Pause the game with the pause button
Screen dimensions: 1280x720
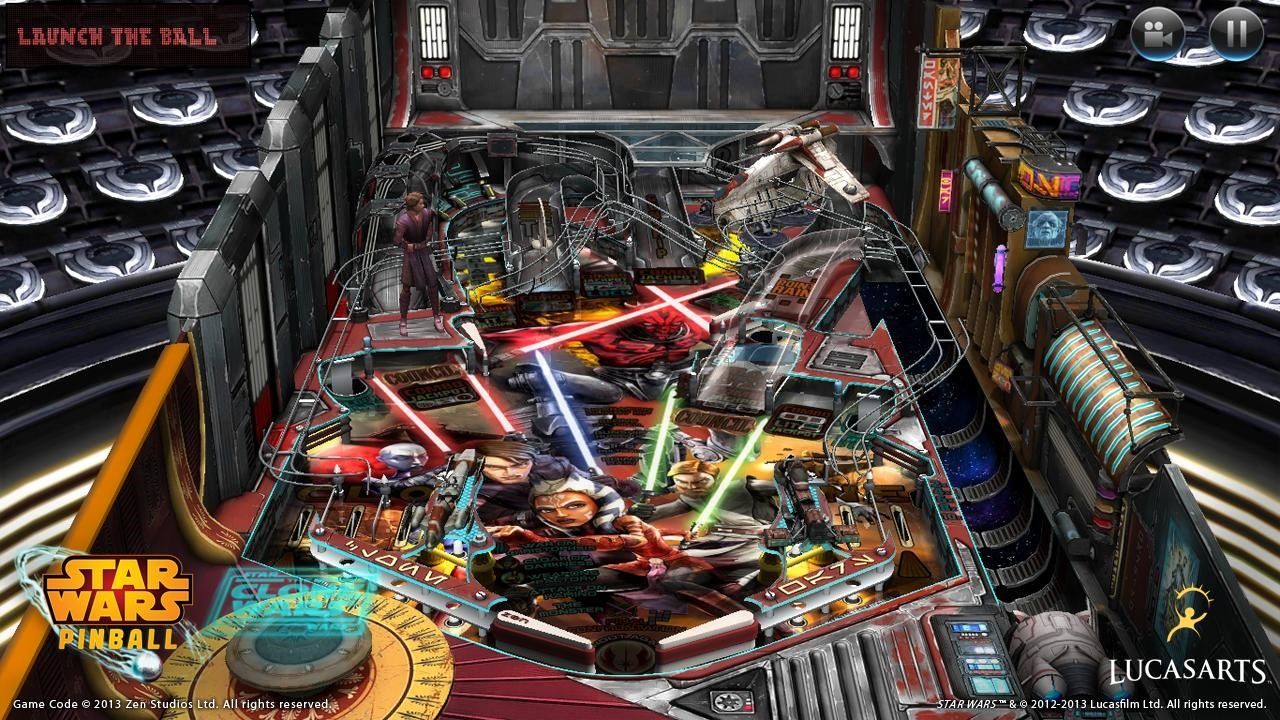click(1239, 27)
